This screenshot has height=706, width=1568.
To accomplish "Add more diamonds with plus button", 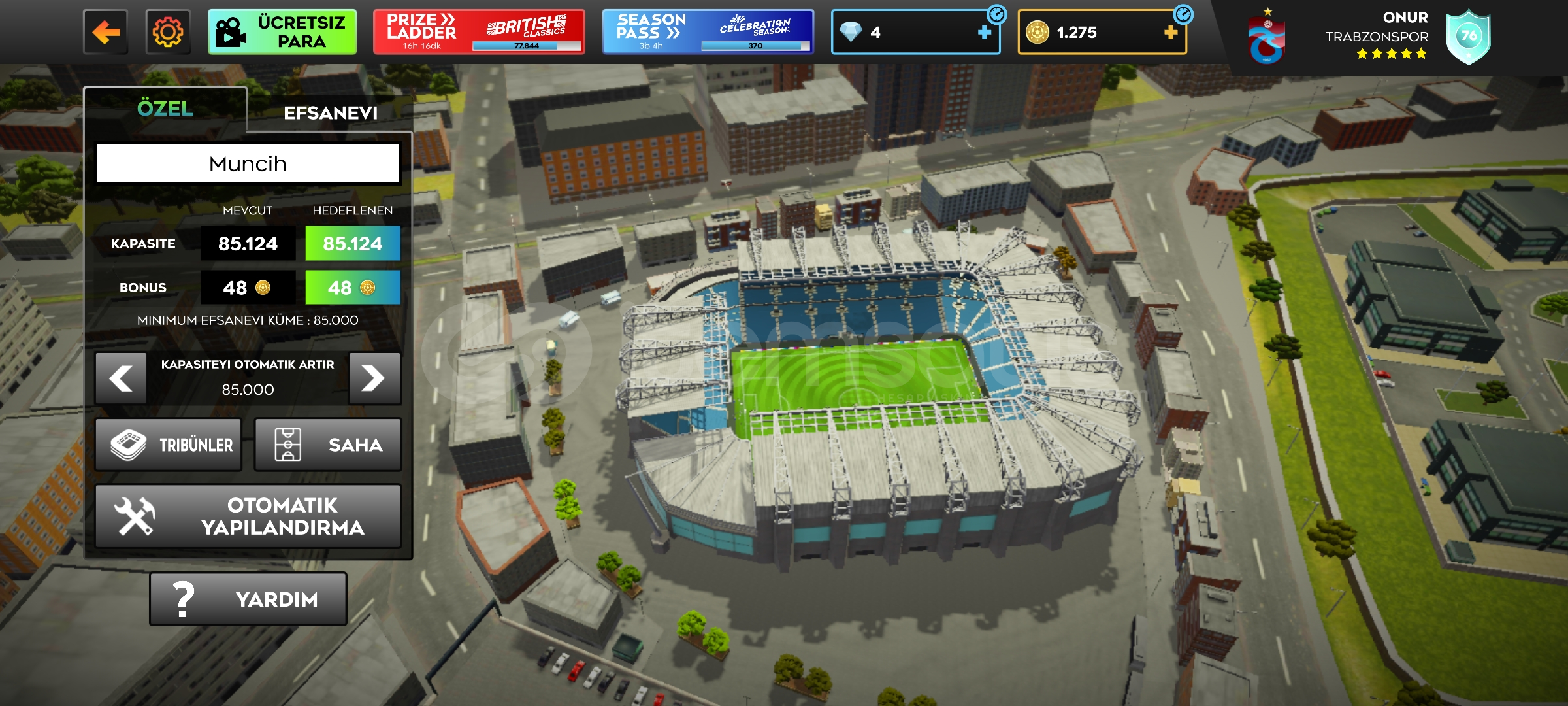I will (x=984, y=32).
